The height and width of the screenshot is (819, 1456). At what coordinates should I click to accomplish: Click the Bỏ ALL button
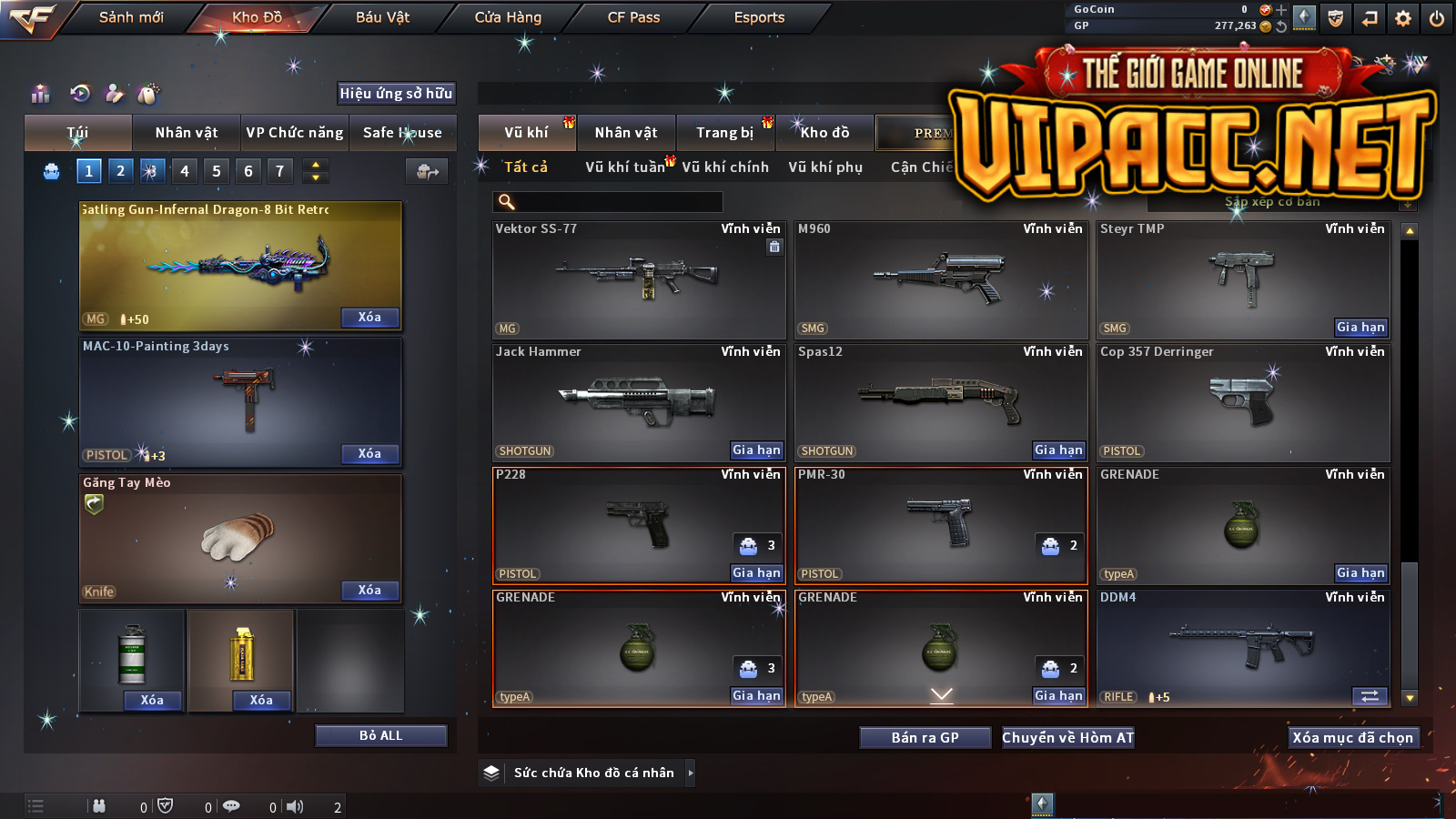click(380, 735)
